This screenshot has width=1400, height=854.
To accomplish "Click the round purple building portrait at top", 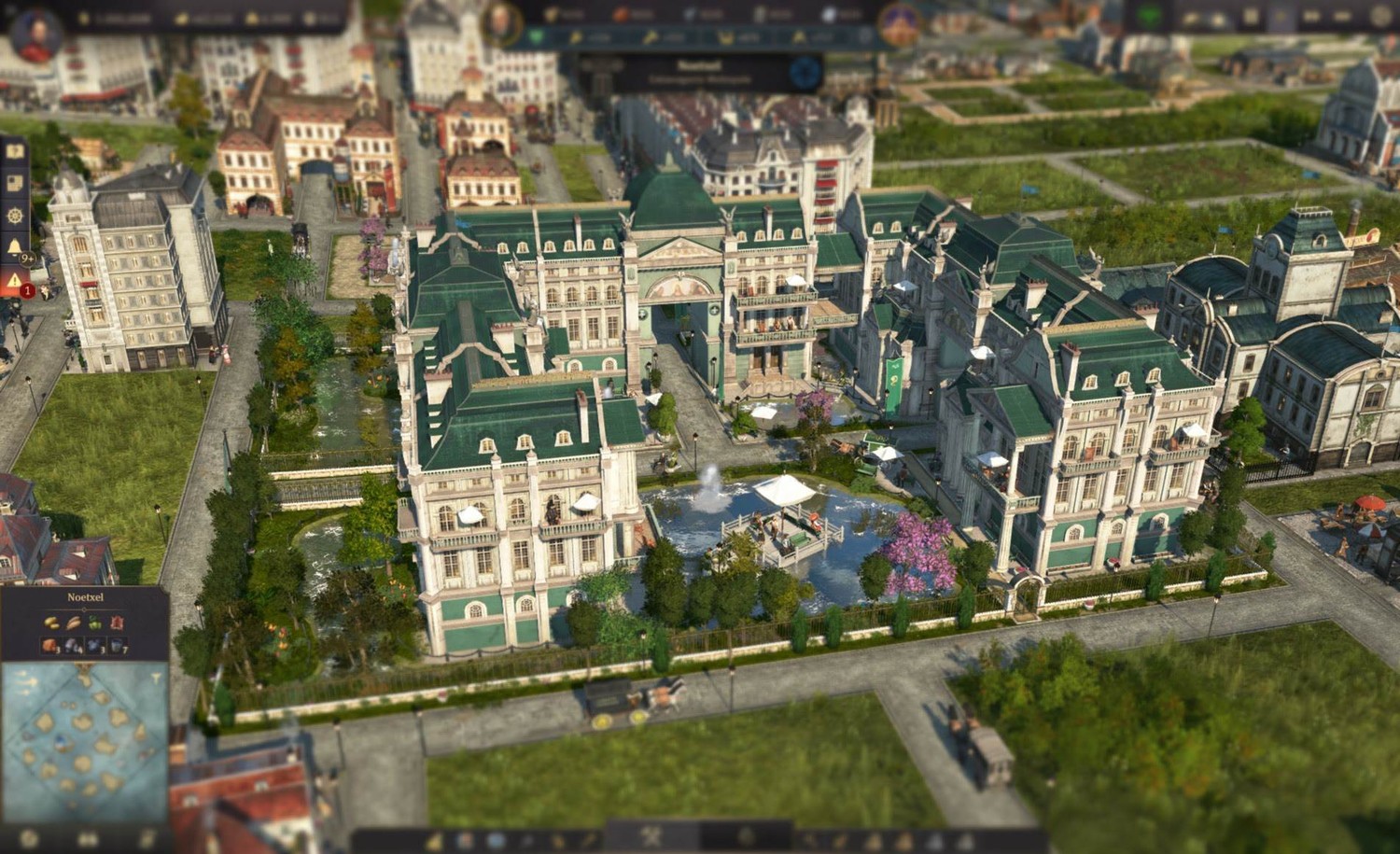I will pyautogui.click(x=901, y=24).
